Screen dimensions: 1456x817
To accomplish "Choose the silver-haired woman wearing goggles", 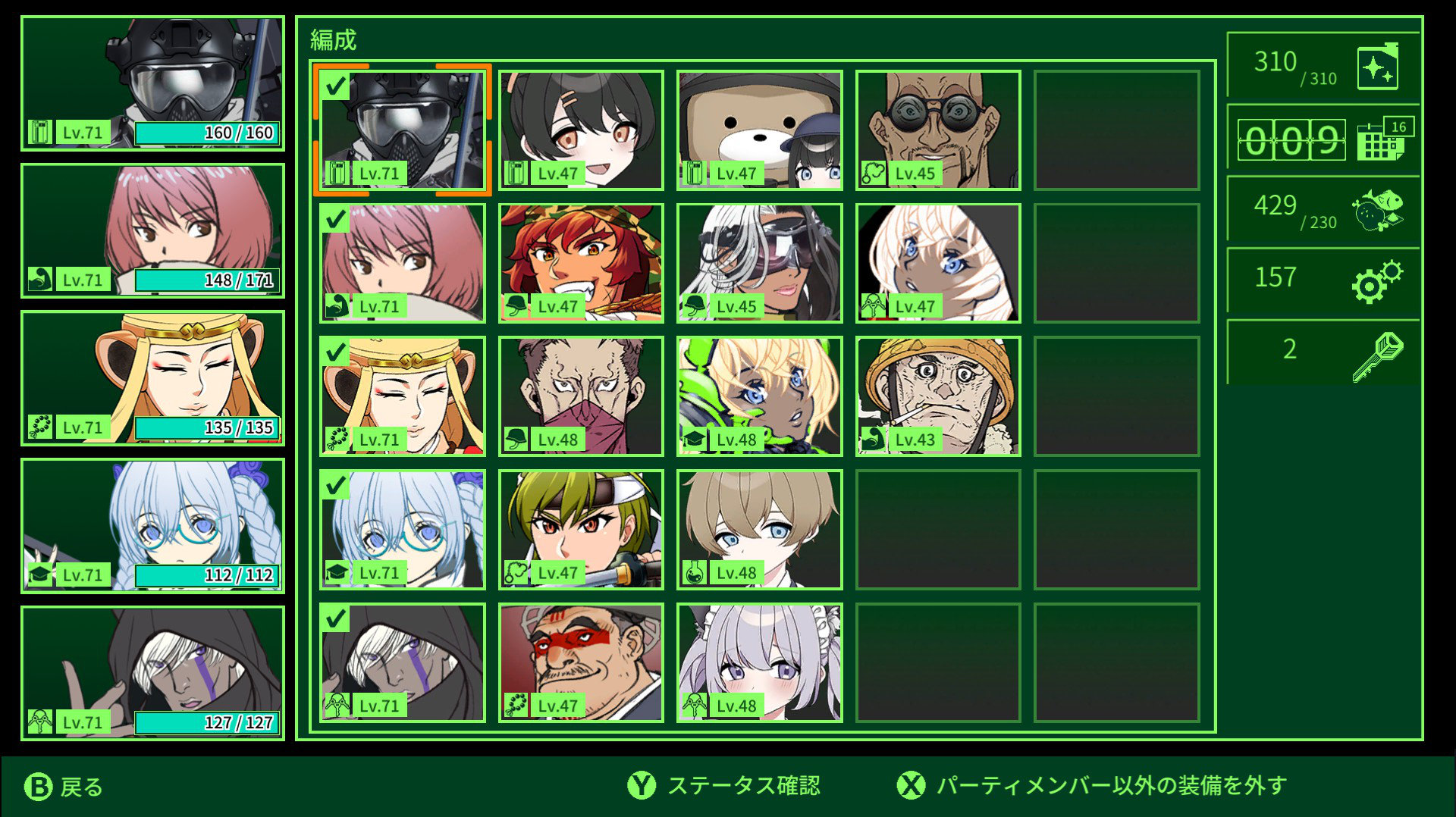I will click(759, 263).
